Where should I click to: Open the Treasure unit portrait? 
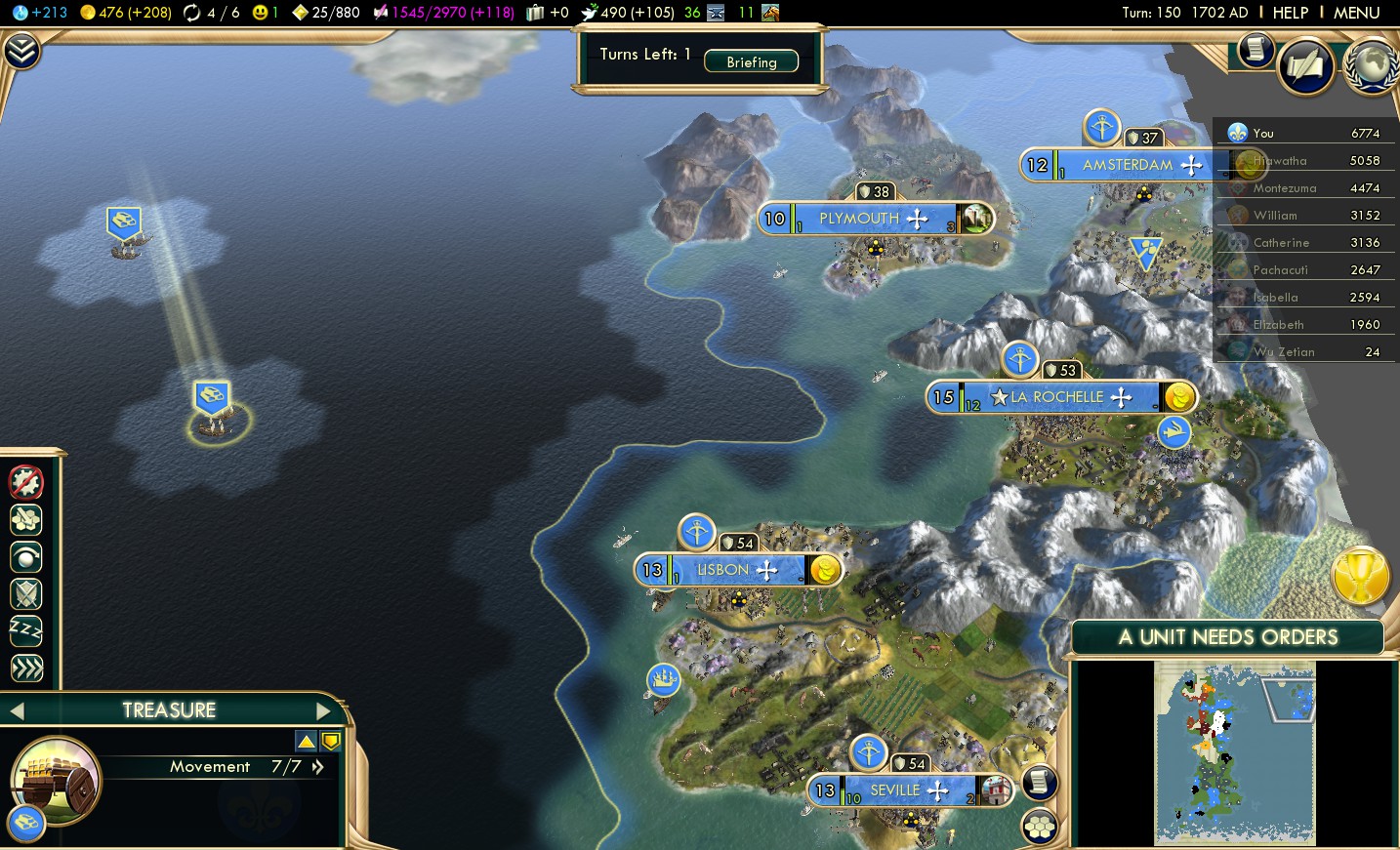[55, 780]
